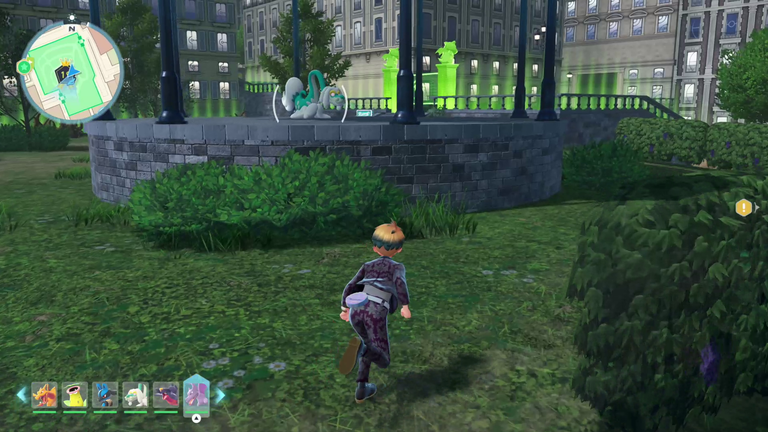Choose Charizard in the party bar
This screenshot has height=432, width=768.
click(x=44, y=395)
